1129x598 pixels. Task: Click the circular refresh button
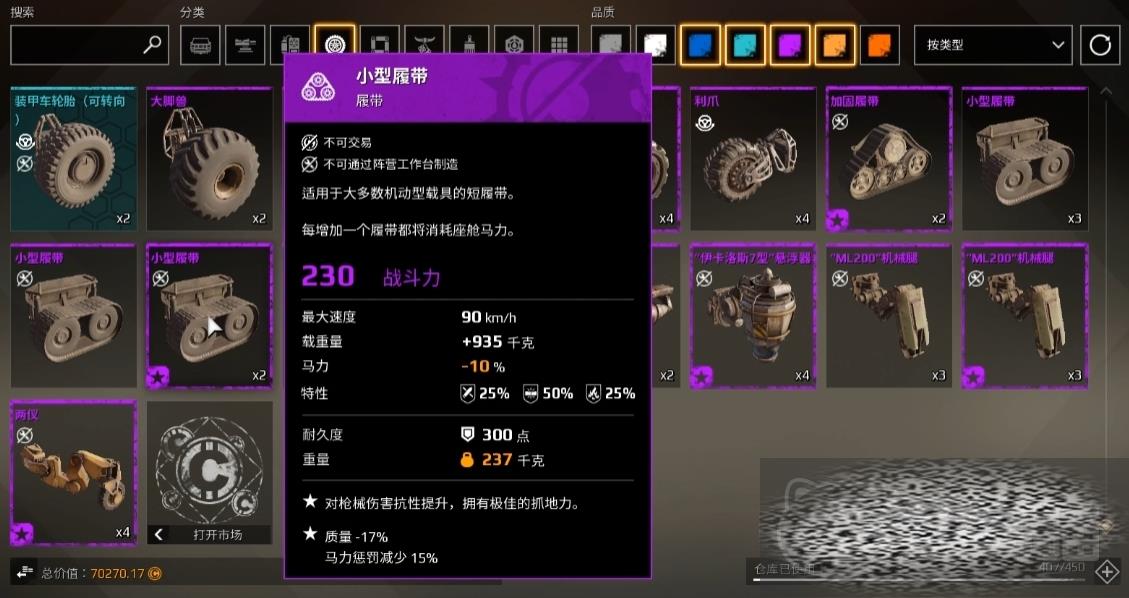pyautogui.click(x=1100, y=45)
